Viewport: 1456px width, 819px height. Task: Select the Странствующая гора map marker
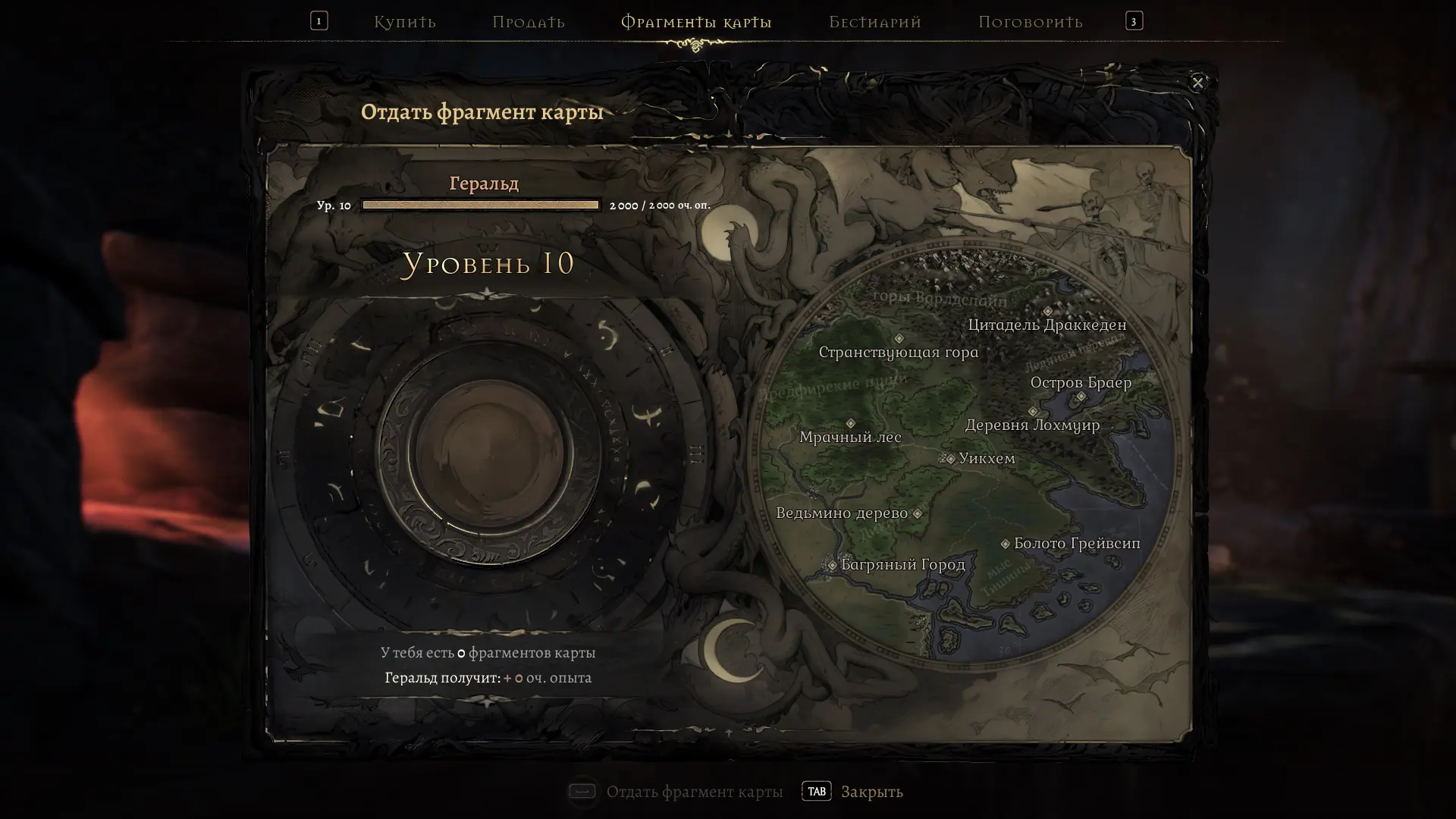coord(899,339)
